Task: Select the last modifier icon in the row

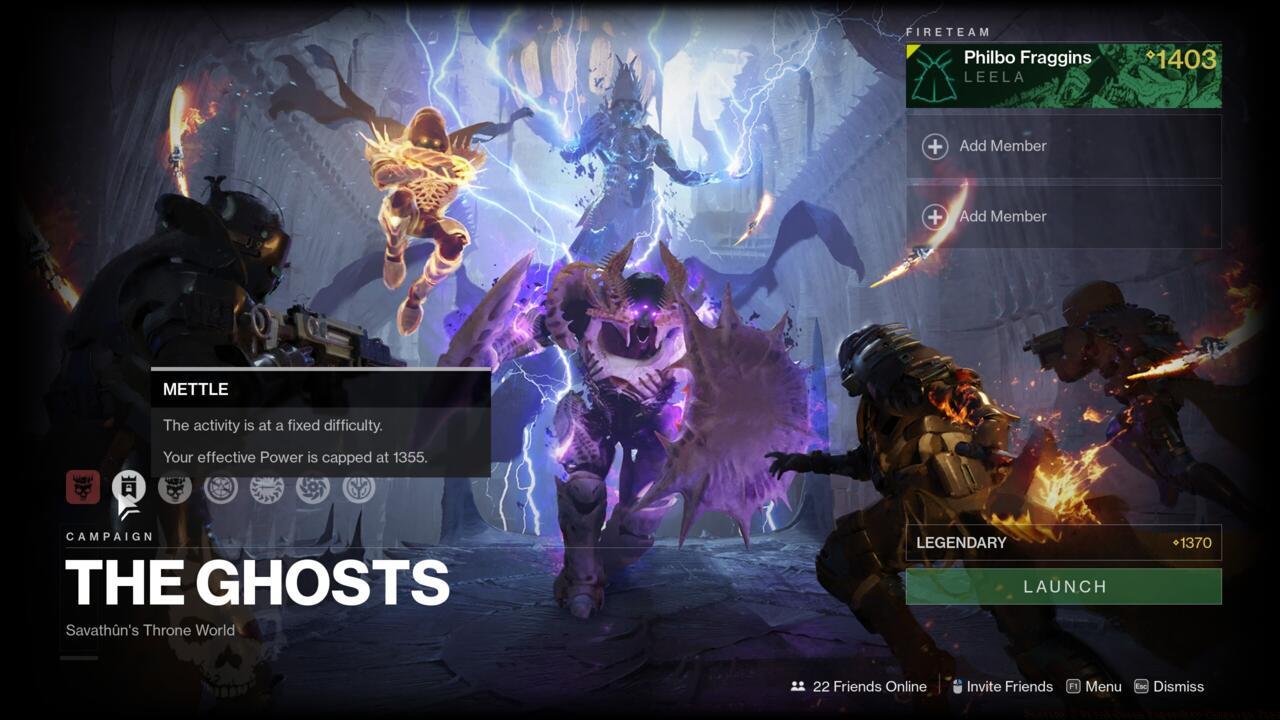Action: (x=359, y=489)
